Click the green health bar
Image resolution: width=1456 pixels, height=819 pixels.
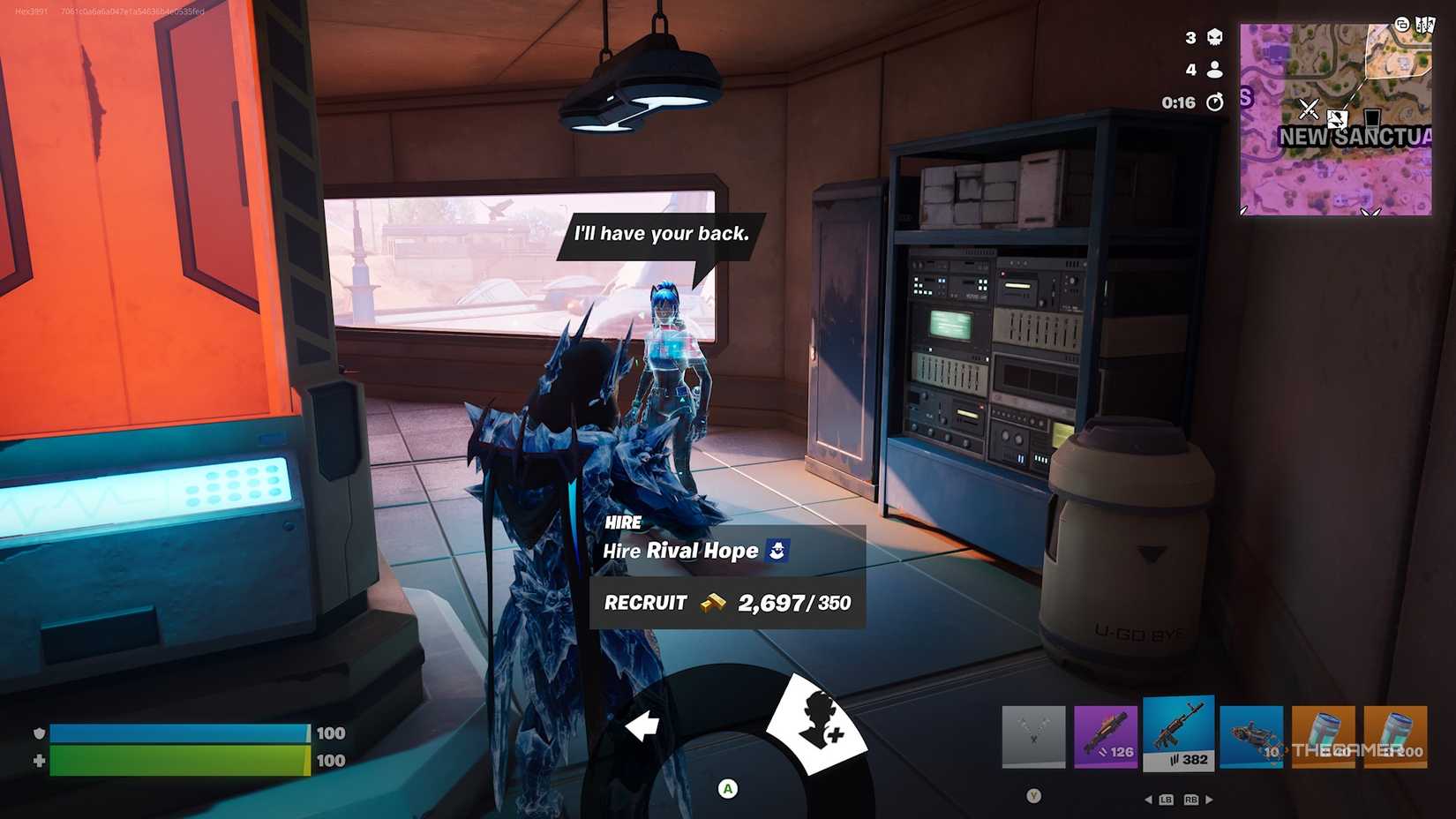[x=176, y=760]
